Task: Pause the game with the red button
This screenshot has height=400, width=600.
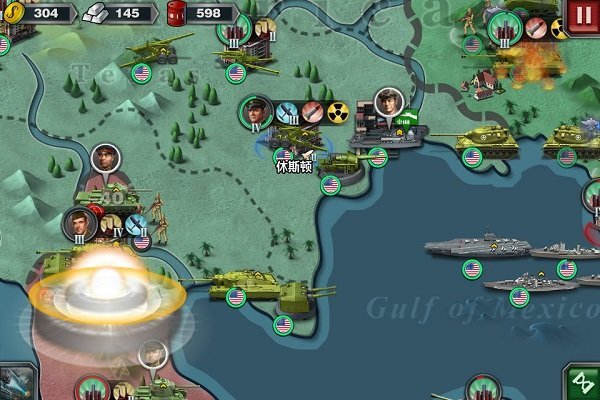Action: 583,14
